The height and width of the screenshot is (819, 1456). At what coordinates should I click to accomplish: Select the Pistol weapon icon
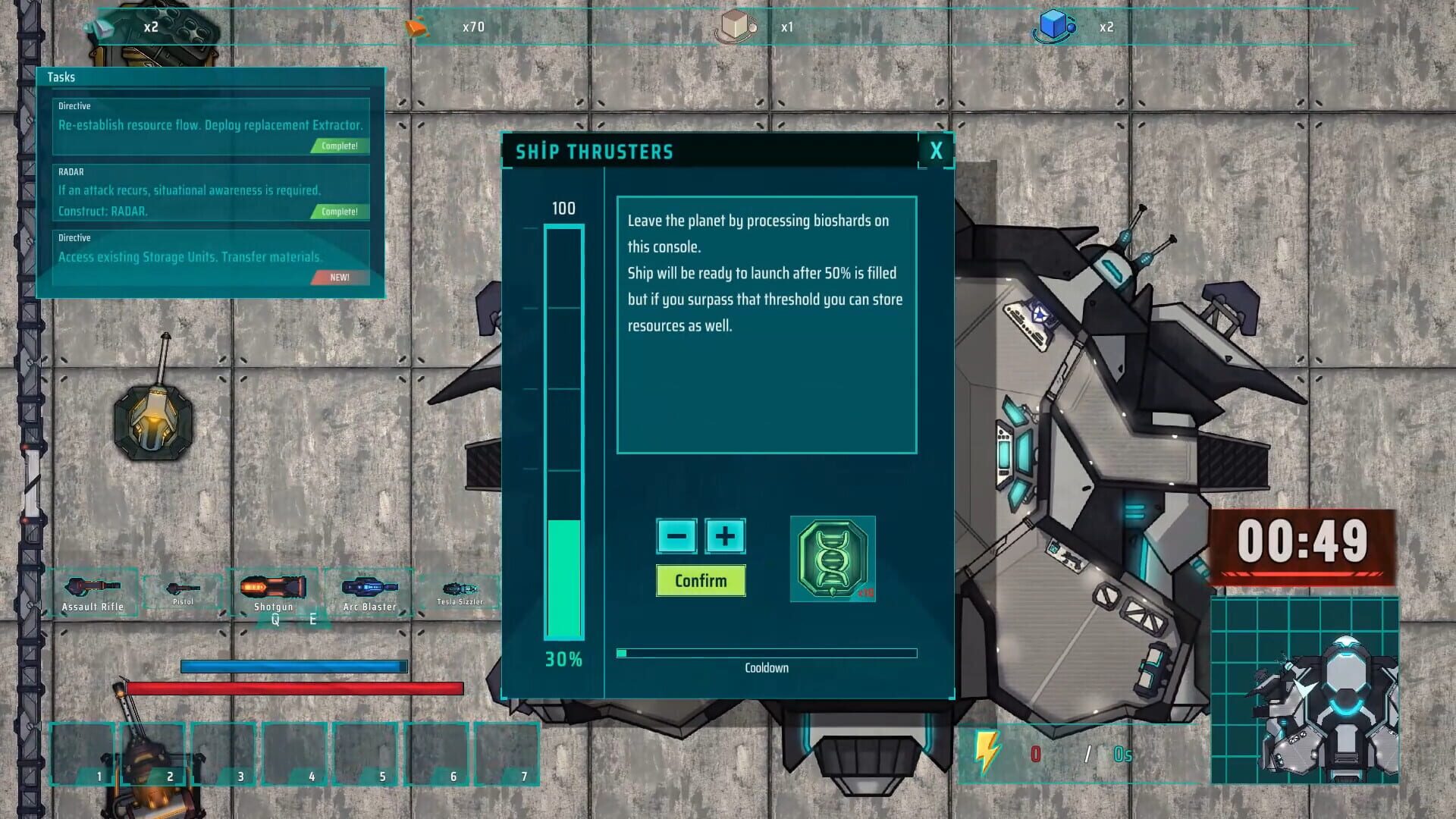coord(182,586)
